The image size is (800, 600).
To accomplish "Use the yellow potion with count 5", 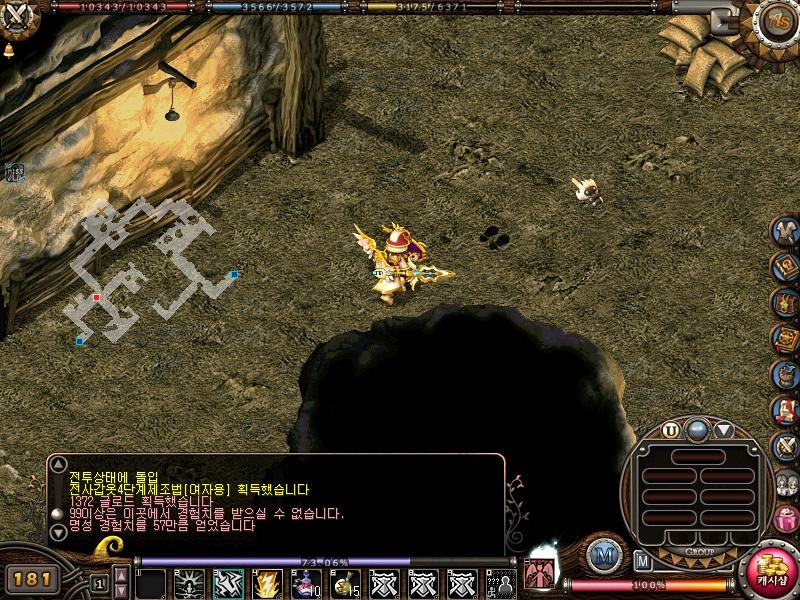I will pos(346,582).
